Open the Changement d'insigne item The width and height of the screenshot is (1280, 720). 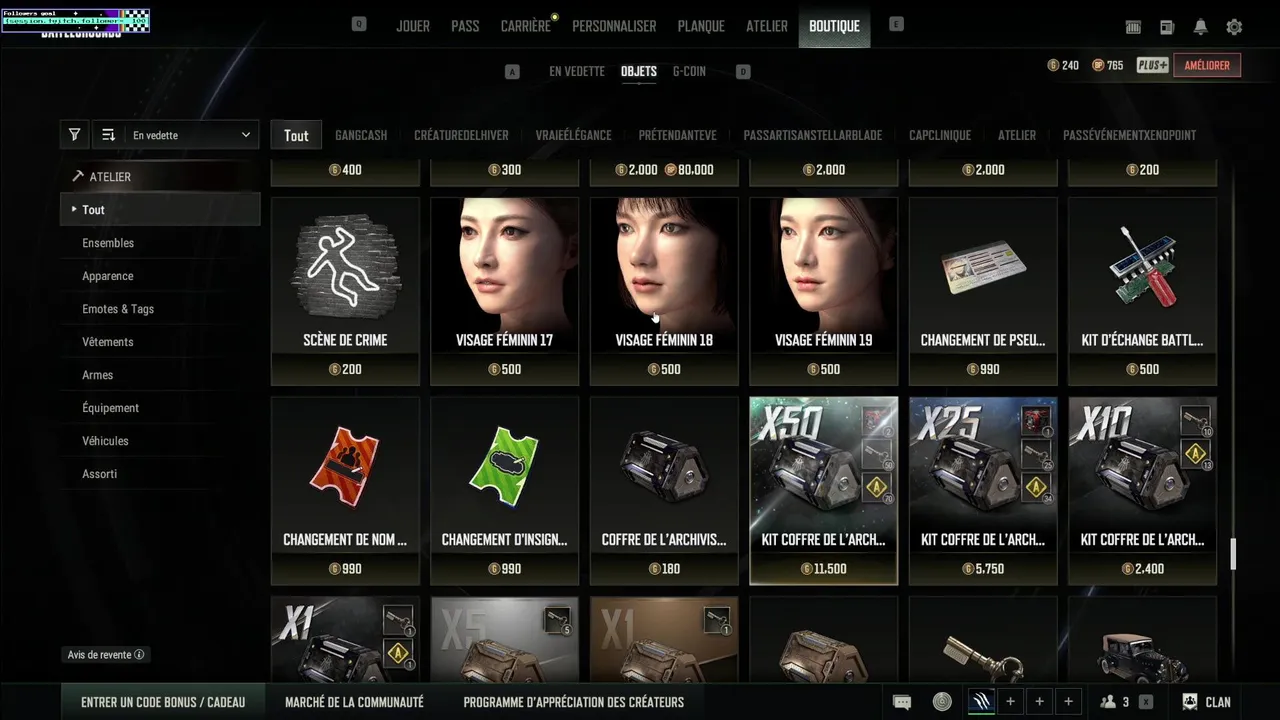click(504, 490)
